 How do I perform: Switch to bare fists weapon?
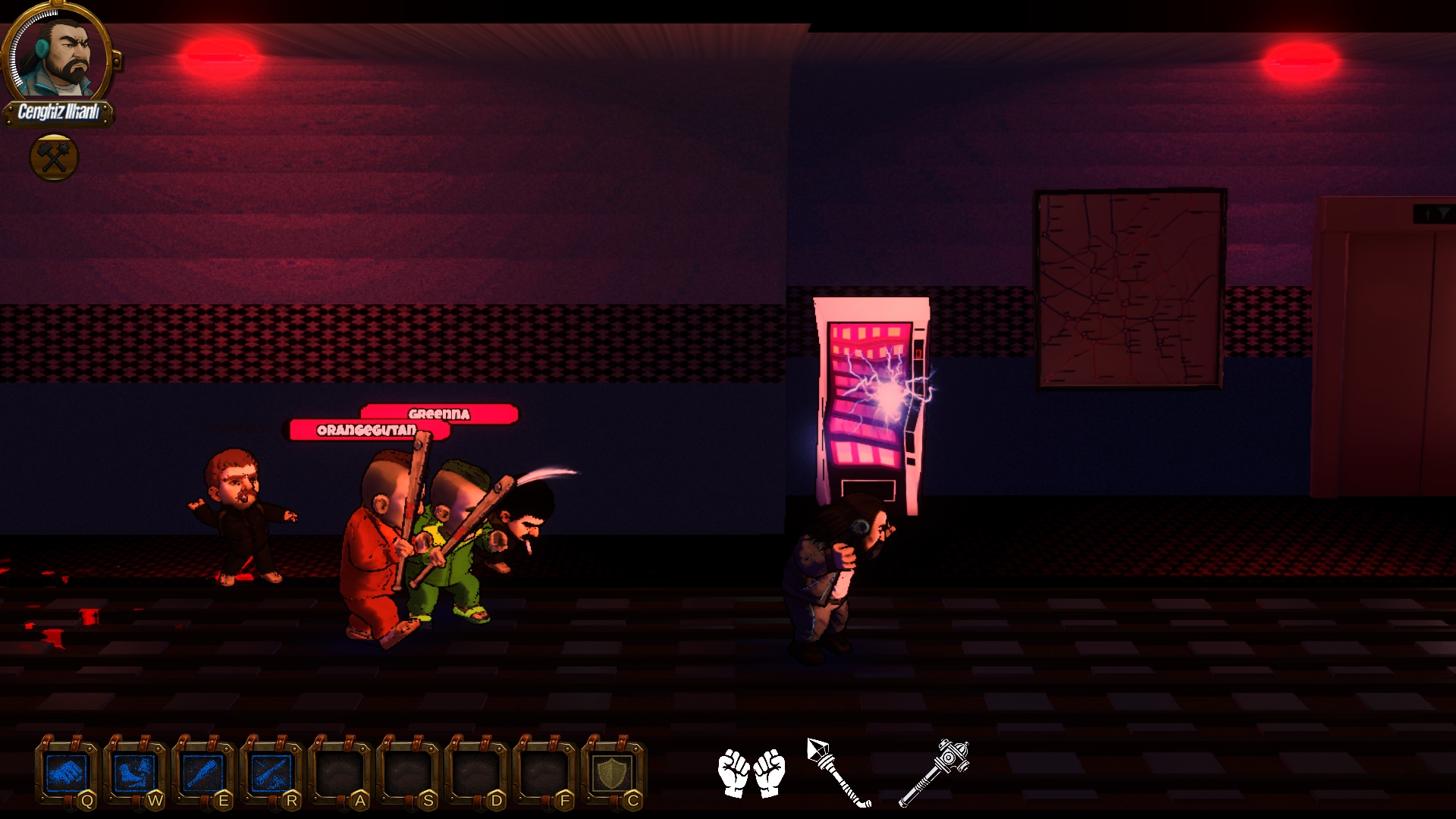coord(751,773)
